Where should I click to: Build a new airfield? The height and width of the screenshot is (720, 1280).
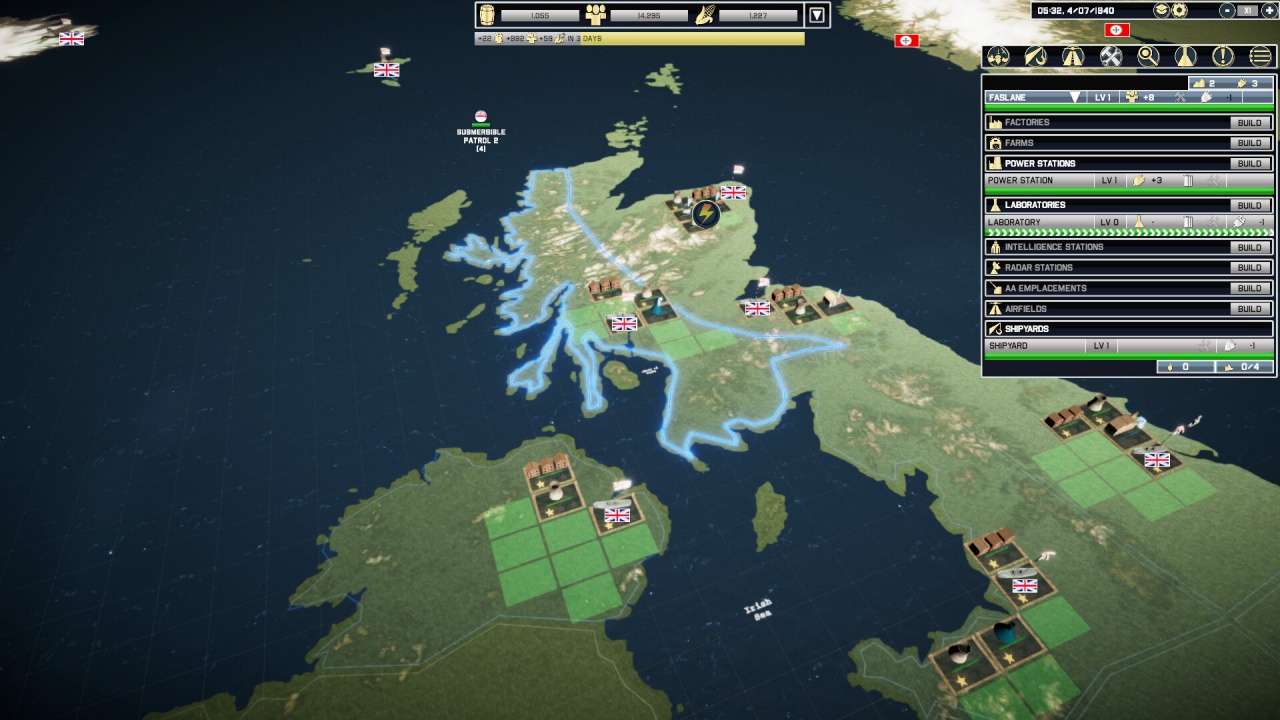coord(1250,309)
